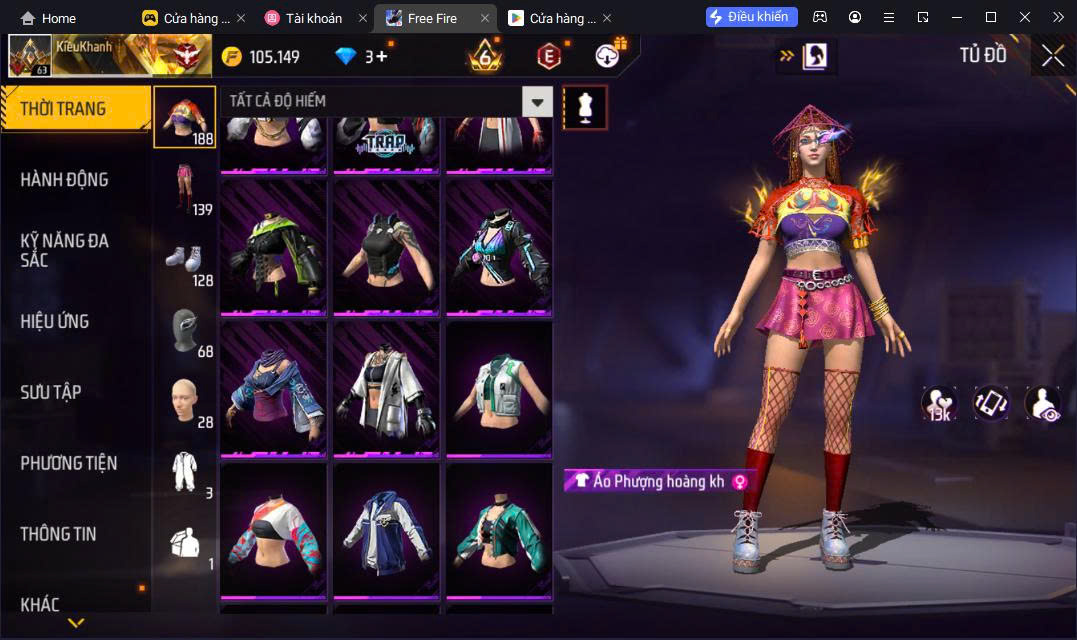Expand the Tất Cả Độ Hiếm rarity dropdown
Screen dimensions: 1077x640
point(538,101)
